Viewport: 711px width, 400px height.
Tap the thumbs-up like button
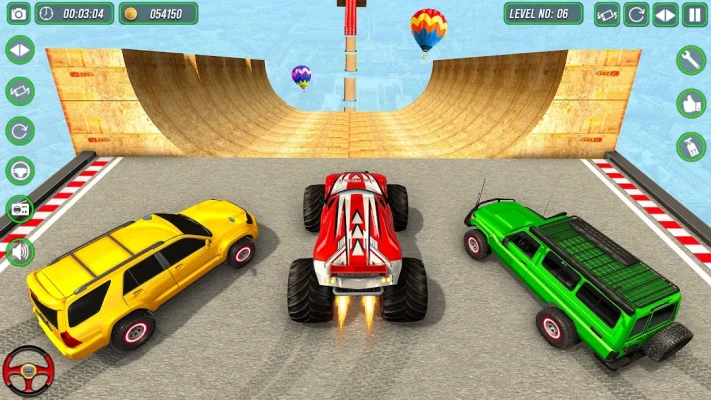tap(691, 103)
